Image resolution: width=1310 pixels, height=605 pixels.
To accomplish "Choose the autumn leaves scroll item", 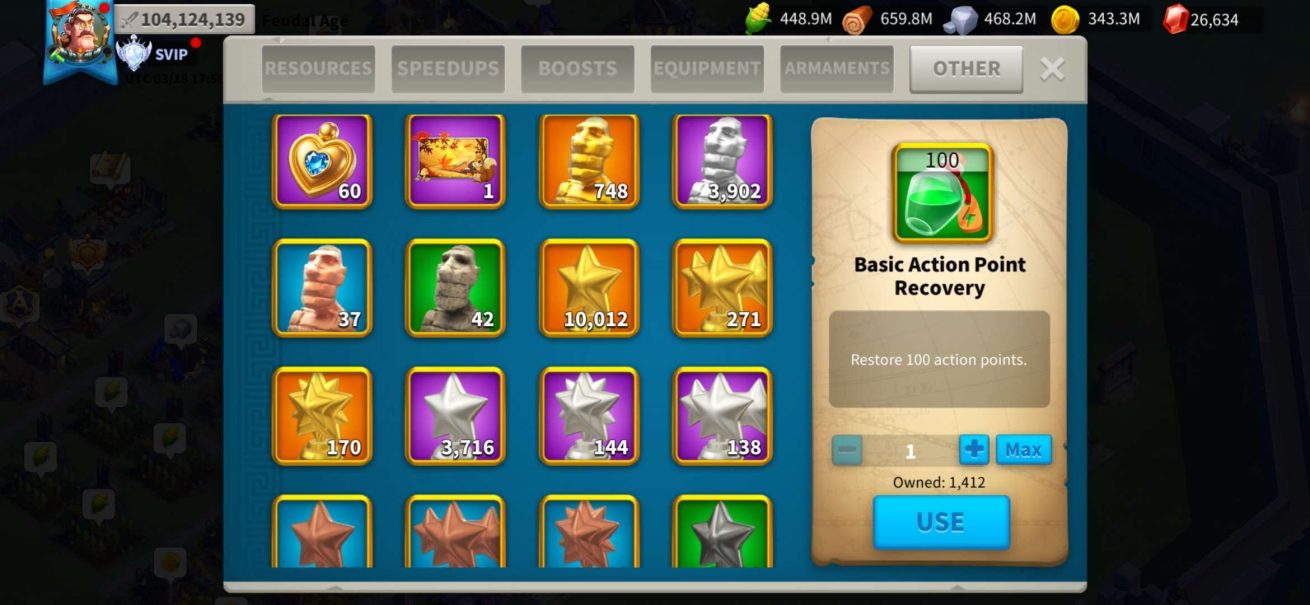I will pos(455,161).
